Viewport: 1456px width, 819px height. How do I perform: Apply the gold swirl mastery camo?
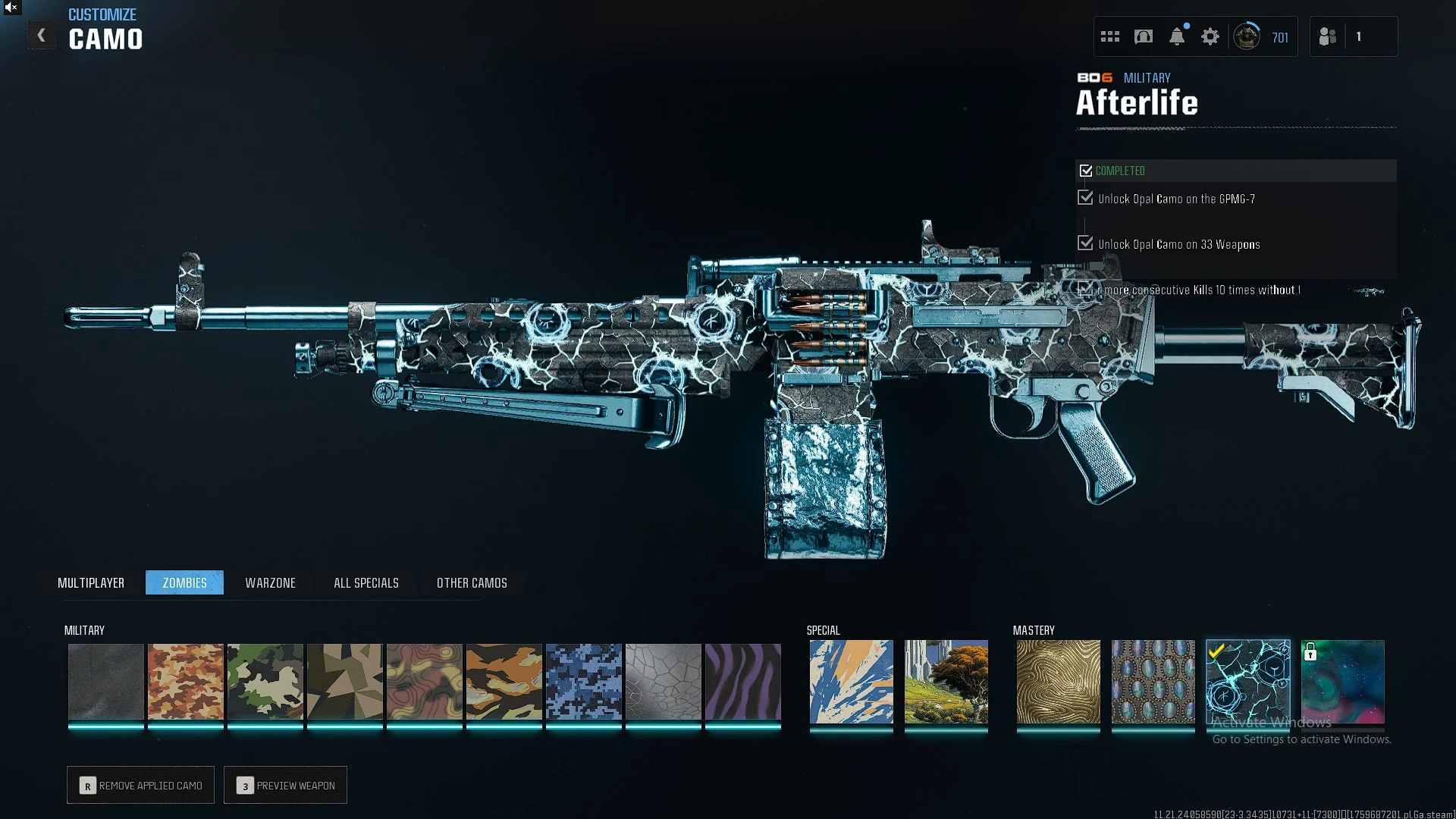click(x=1059, y=682)
